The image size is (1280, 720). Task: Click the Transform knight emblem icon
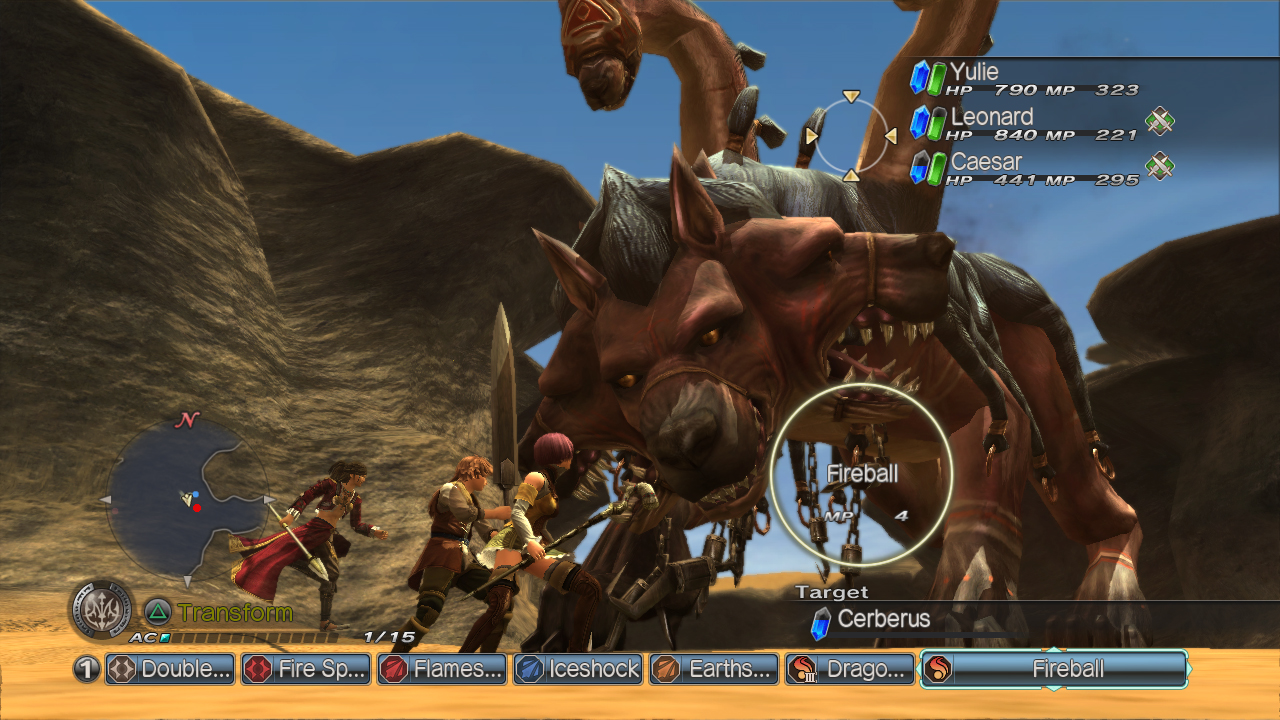(100, 609)
